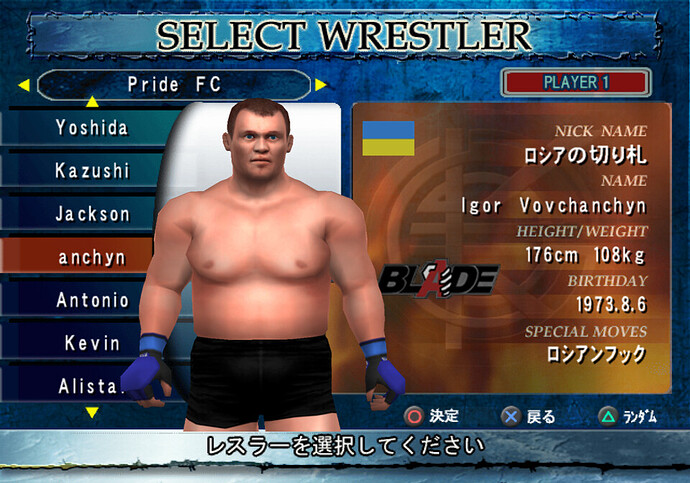Pick Jackson from the wrestler list
Screen dimensions: 690x483
pos(92,213)
